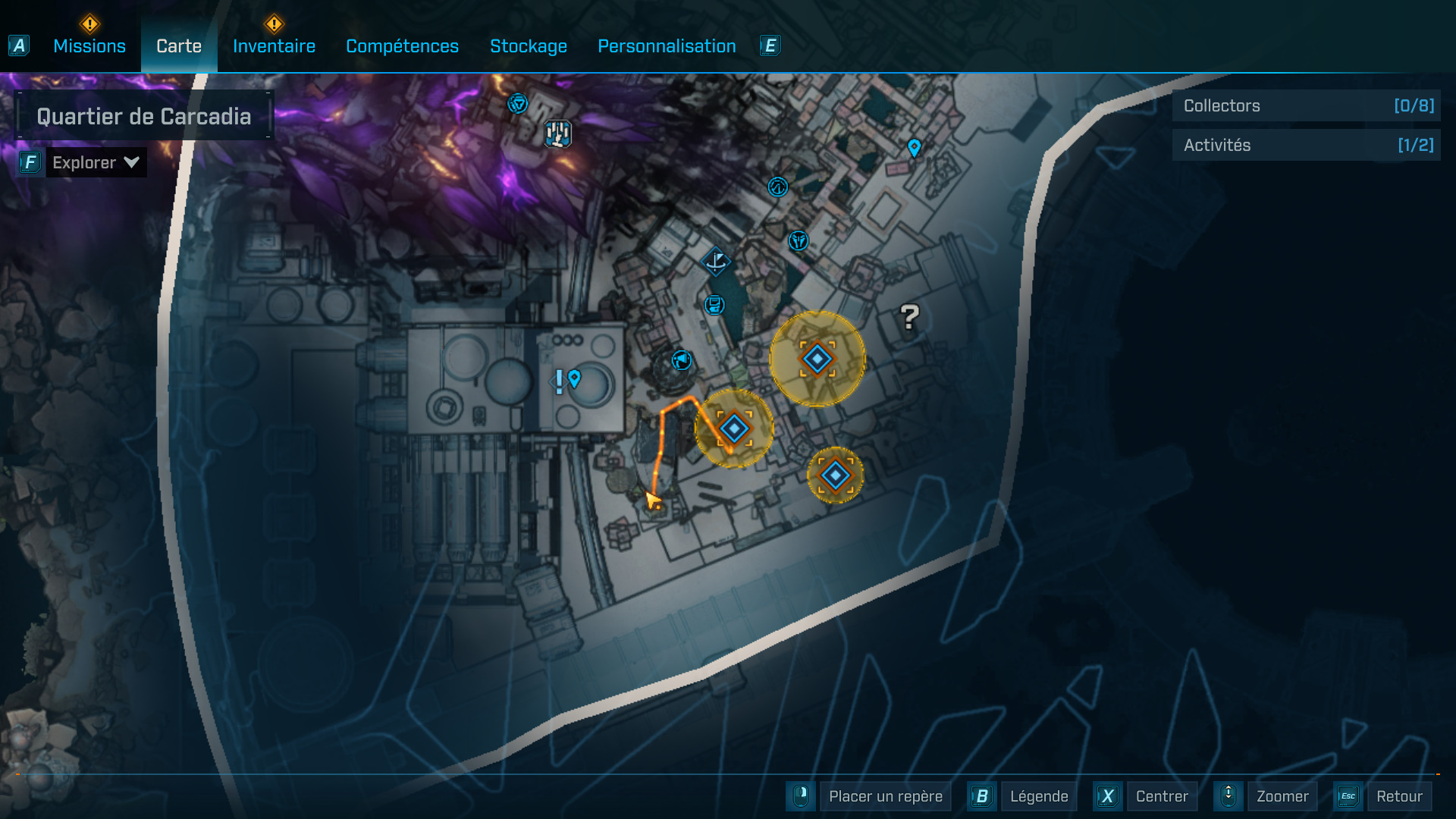Screen dimensions: 1456x819
Task: Click the Légende button
Action: click(x=1039, y=796)
